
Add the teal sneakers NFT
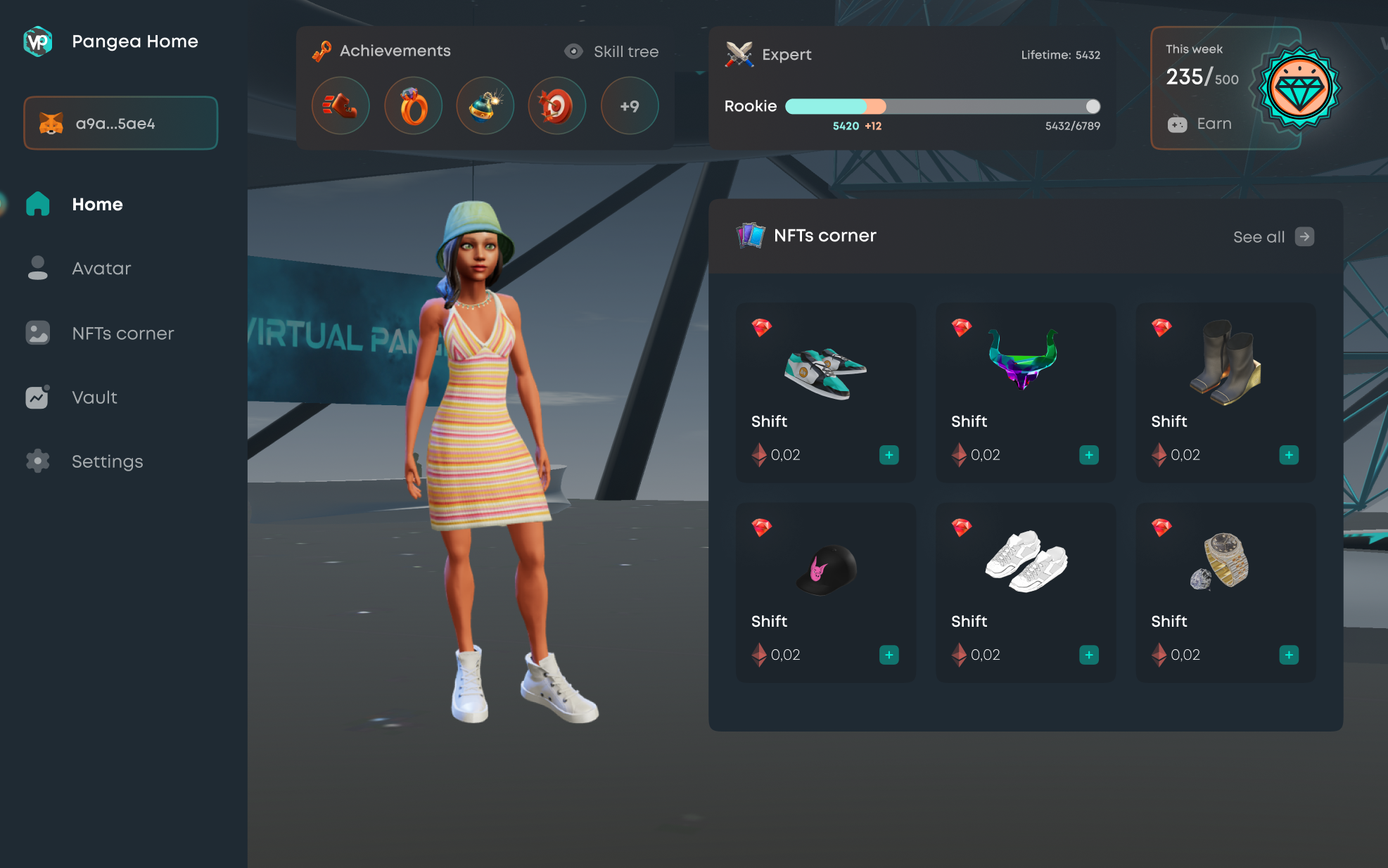point(889,455)
